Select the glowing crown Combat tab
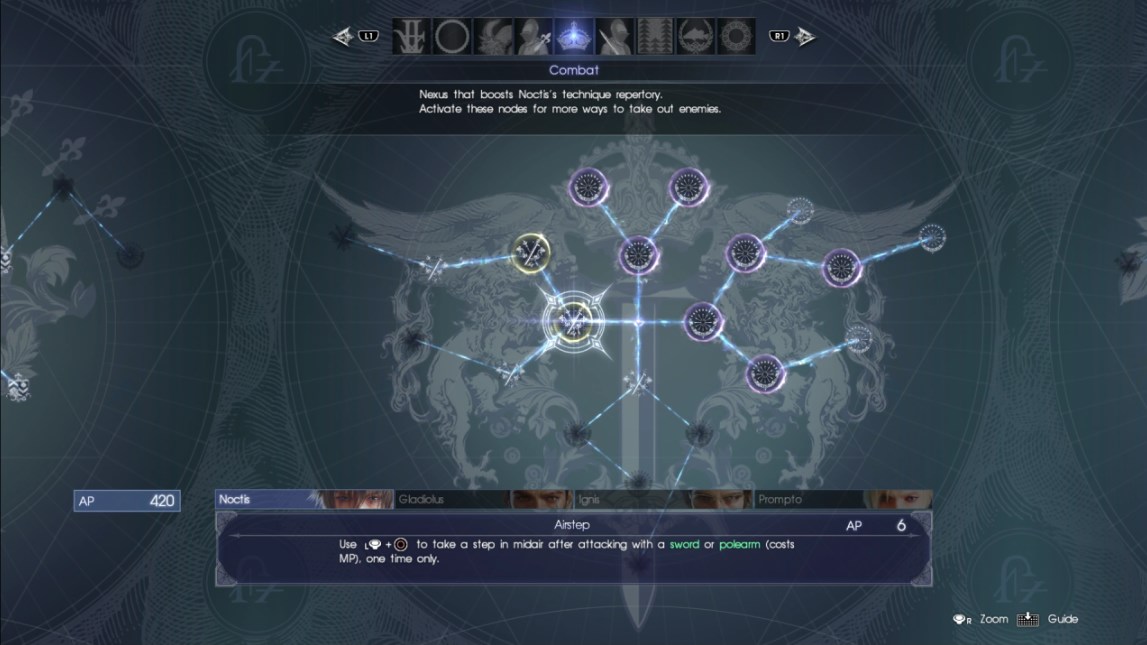Image resolution: width=1147 pixels, height=645 pixels. click(x=574, y=37)
